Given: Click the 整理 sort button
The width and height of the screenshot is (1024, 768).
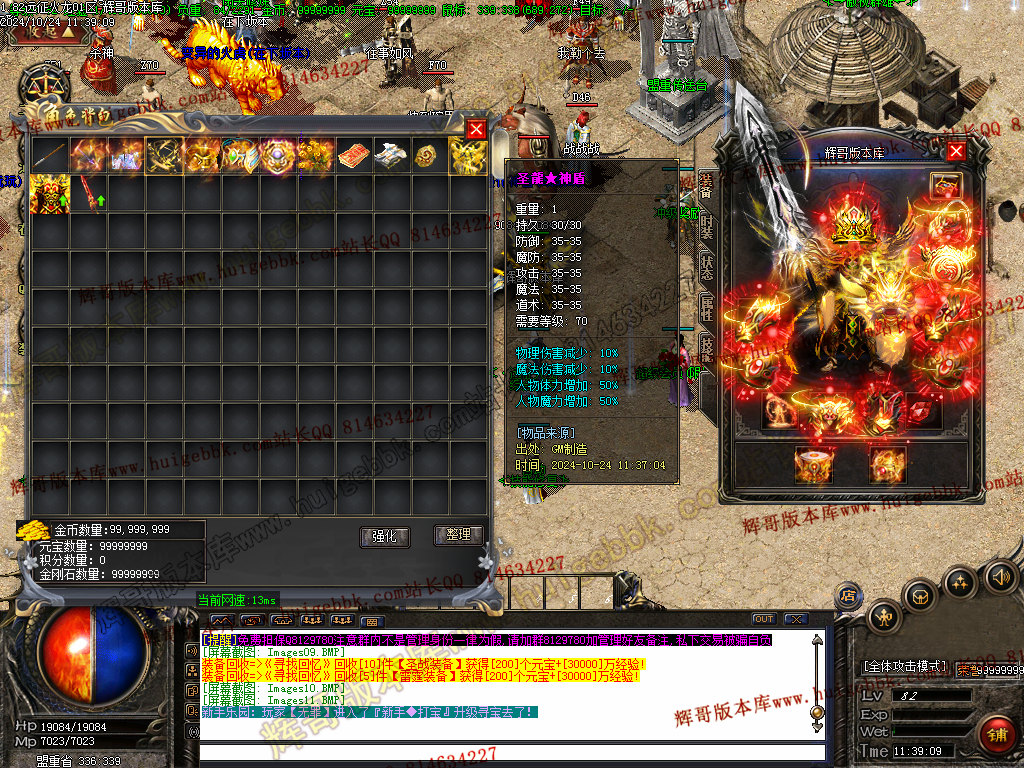Looking at the screenshot, I should (458, 535).
